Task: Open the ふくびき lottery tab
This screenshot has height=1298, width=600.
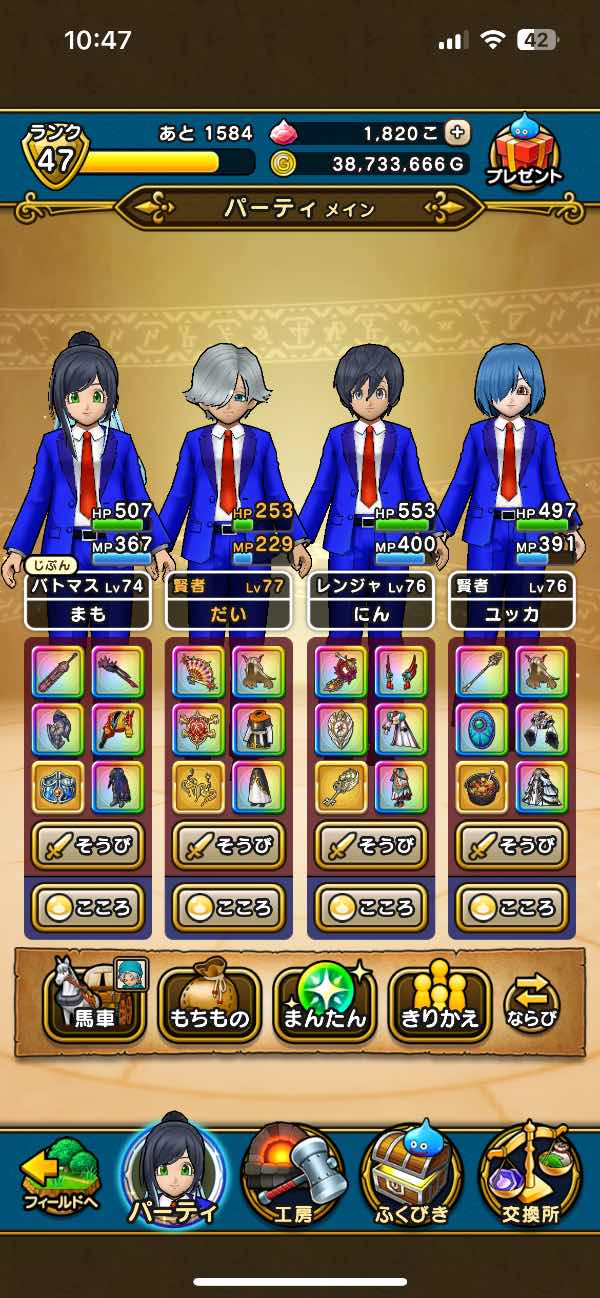Action: pyautogui.click(x=413, y=1178)
